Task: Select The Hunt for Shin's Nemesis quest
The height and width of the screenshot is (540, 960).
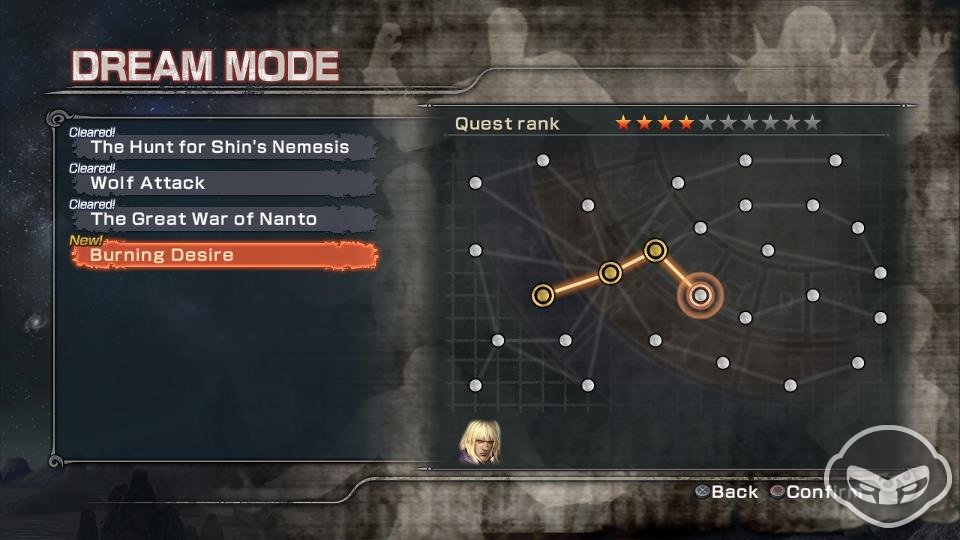Action: coord(220,147)
